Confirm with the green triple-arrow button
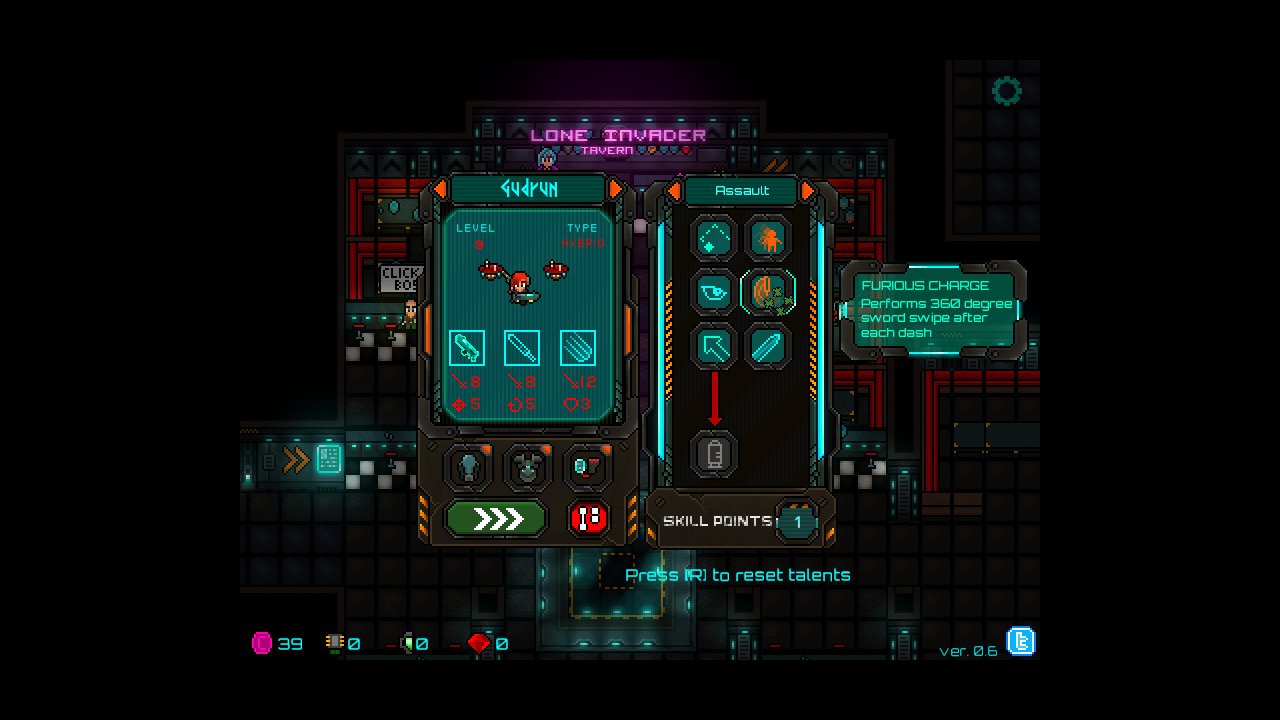The image size is (1280, 720). 496,518
